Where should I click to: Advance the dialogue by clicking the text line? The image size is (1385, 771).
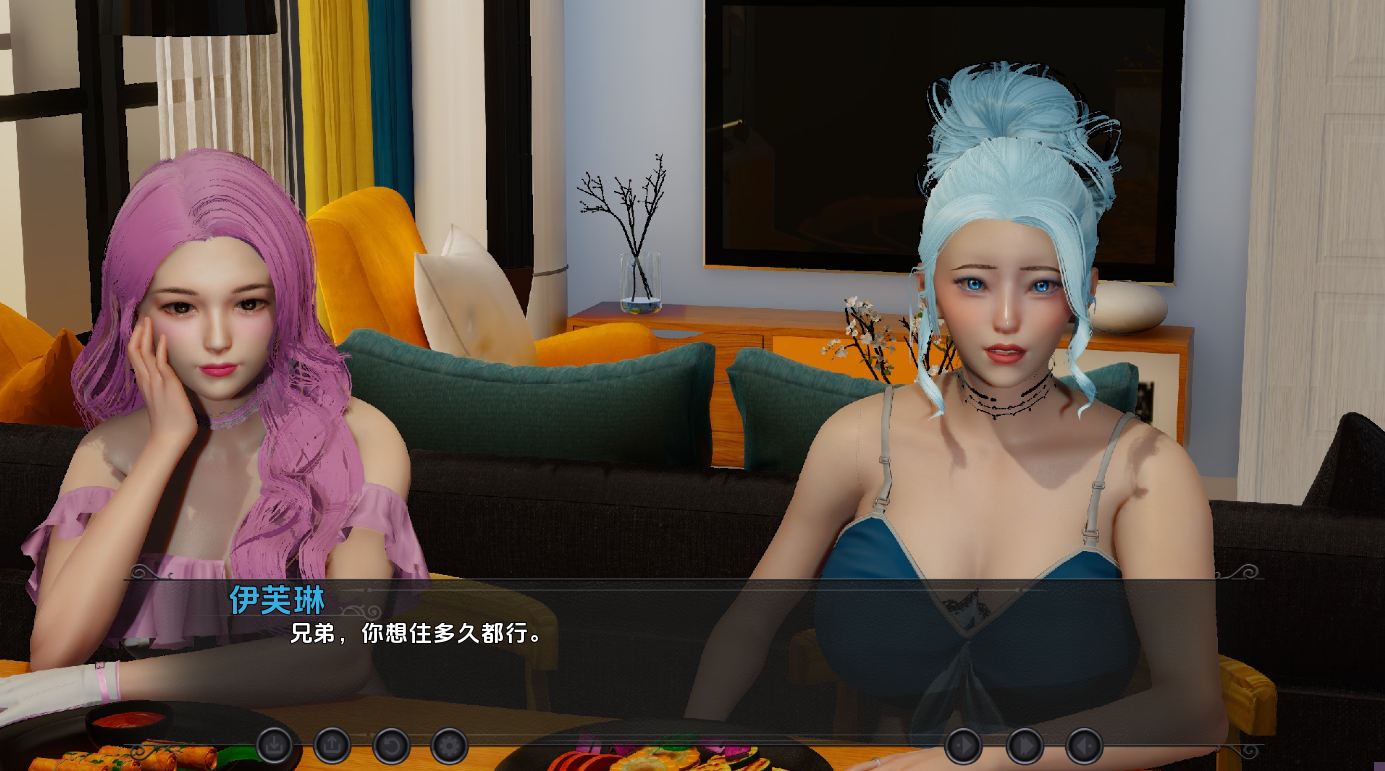[422, 633]
